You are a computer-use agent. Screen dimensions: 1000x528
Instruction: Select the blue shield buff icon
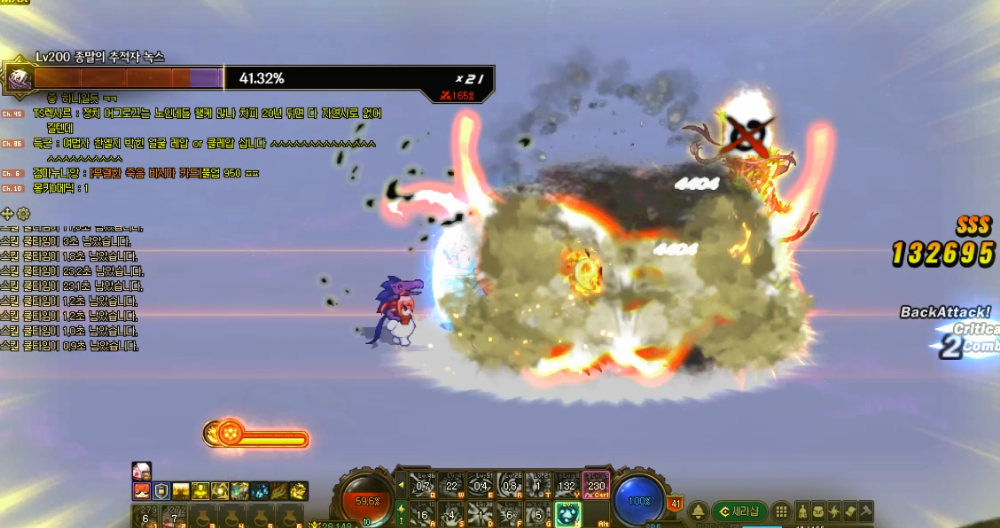pyautogui.click(x=160, y=491)
